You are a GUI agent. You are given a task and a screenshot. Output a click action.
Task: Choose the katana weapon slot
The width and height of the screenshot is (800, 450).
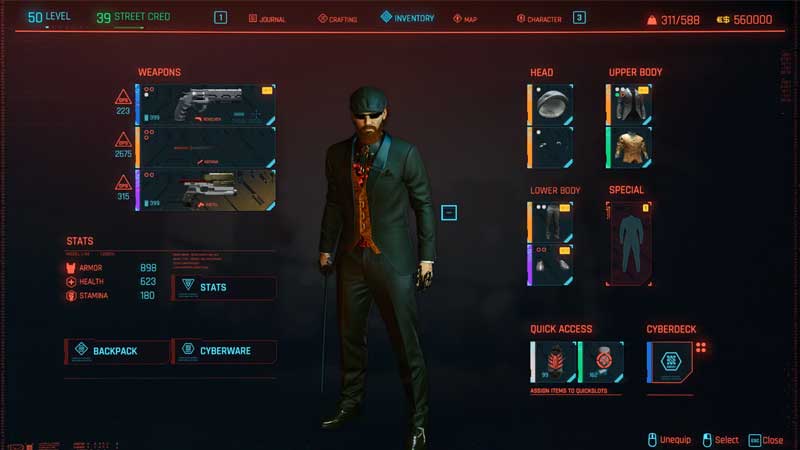click(x=205, y=147)
